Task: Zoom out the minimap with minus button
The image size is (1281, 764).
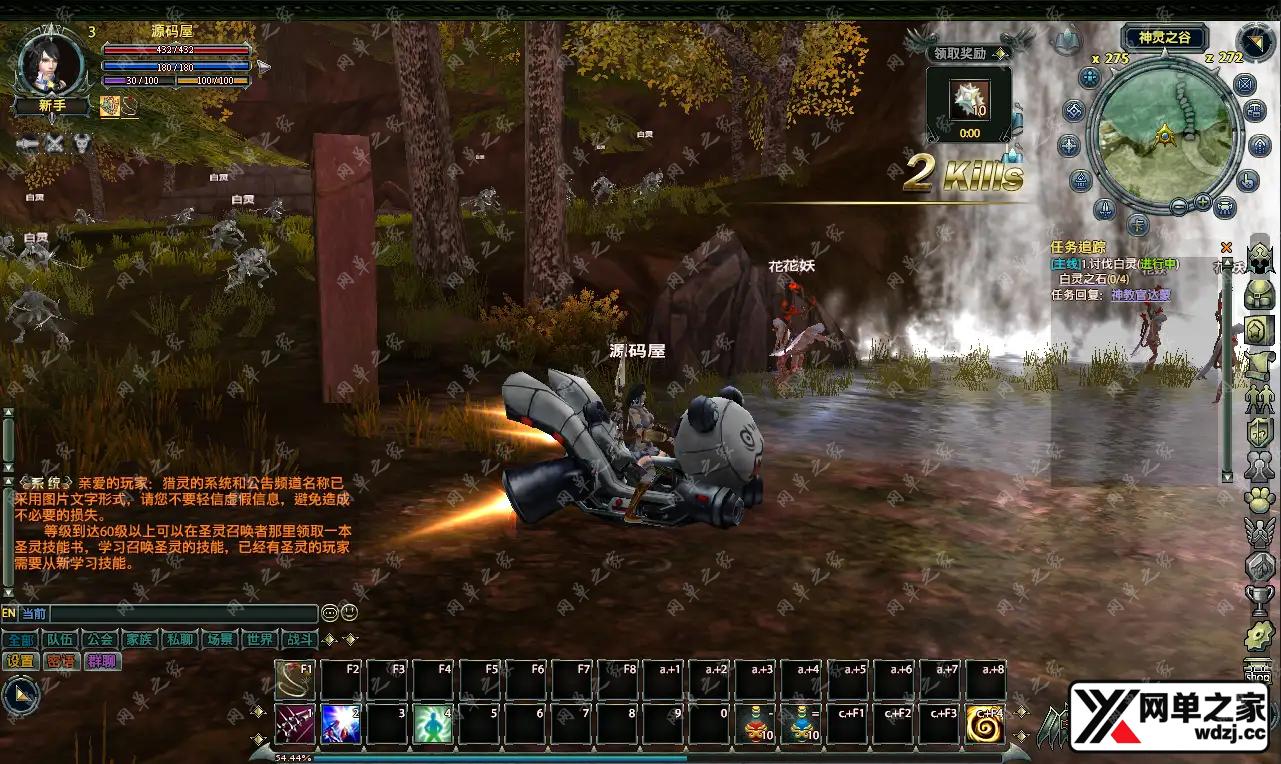Action: pyautogui.click(x=1179, y=207)
